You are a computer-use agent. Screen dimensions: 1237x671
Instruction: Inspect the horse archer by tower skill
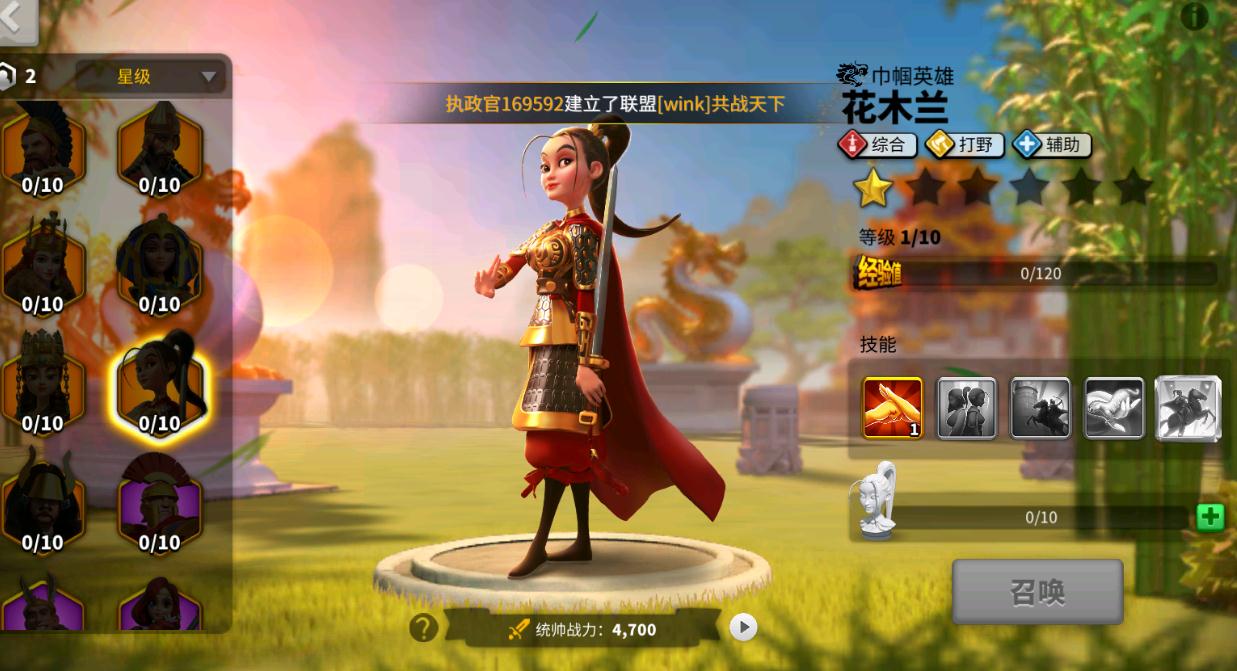click(1040, 407)
